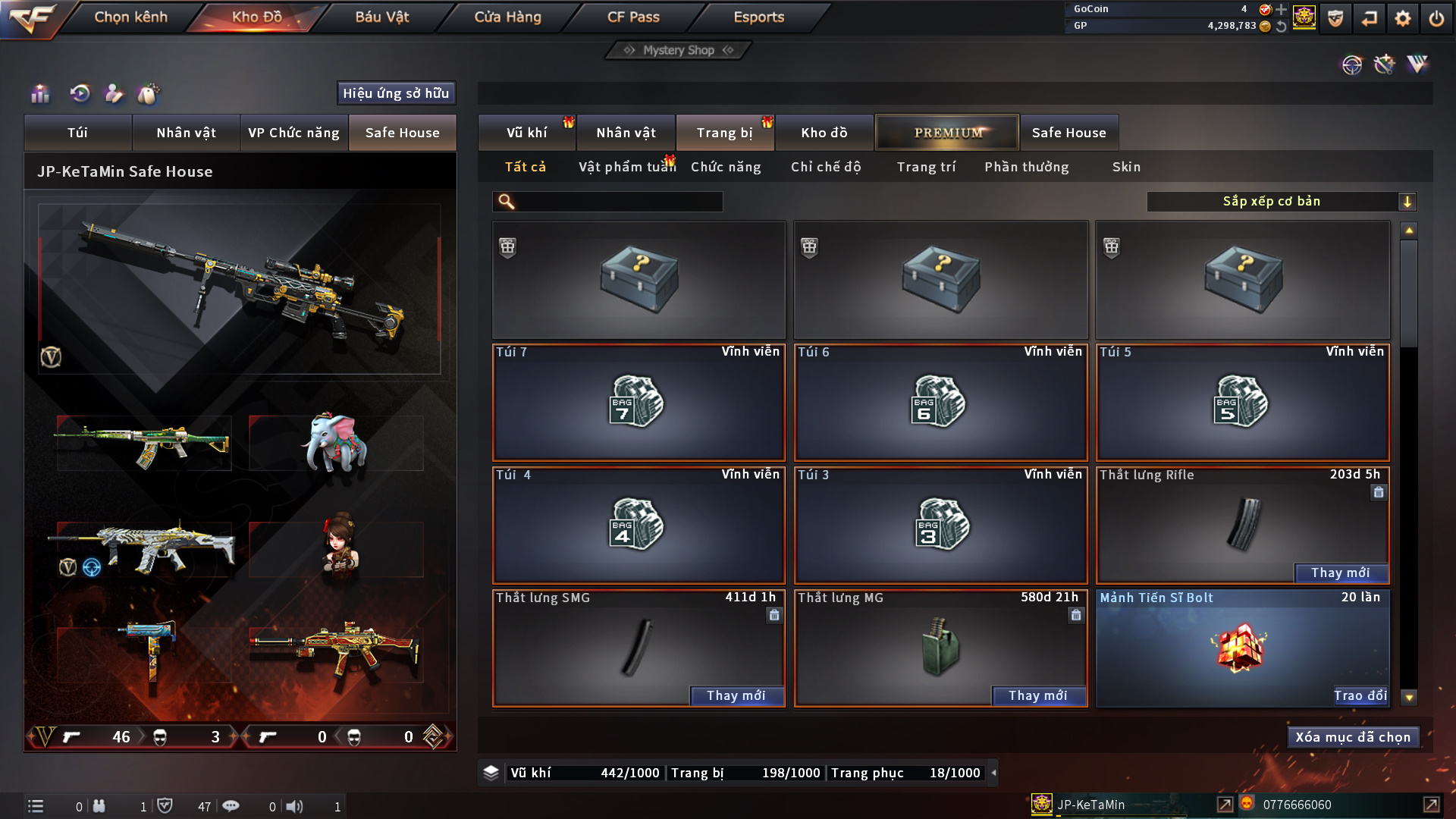Image resolution: width=1456 pixels, height=819 pixels.
Task: Go to Chọn kênh channel selection
Action: [130, 17]
